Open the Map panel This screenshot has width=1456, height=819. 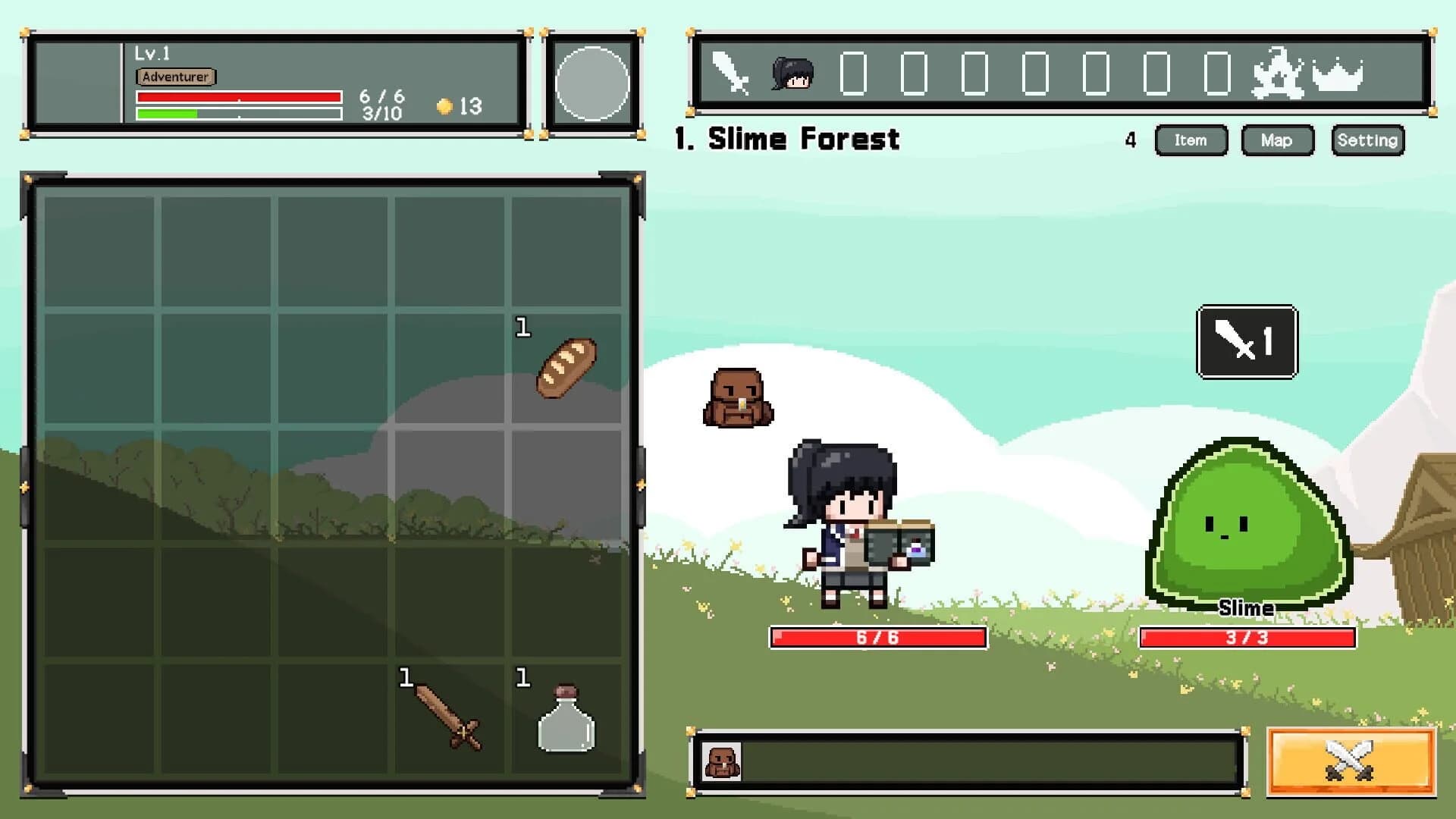[x=1277, y=140]
